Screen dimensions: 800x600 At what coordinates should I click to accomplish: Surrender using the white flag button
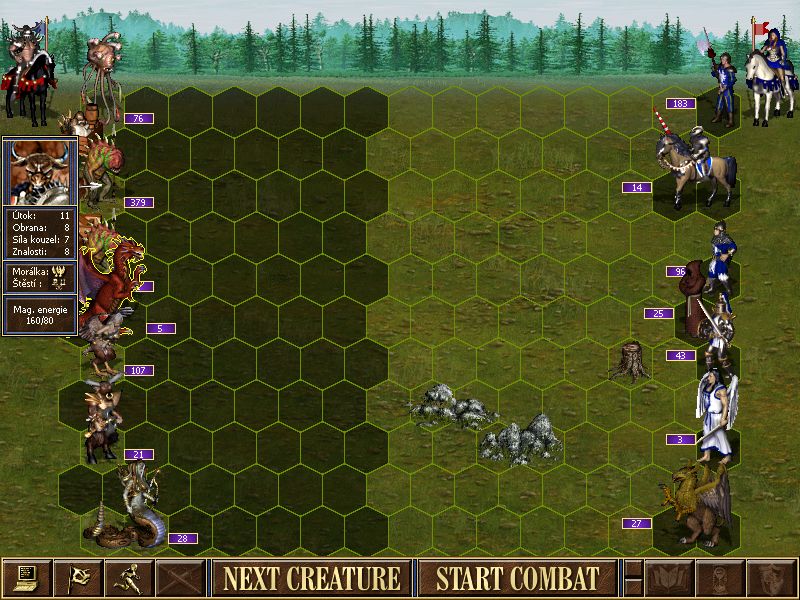click(x=78, y=578)
